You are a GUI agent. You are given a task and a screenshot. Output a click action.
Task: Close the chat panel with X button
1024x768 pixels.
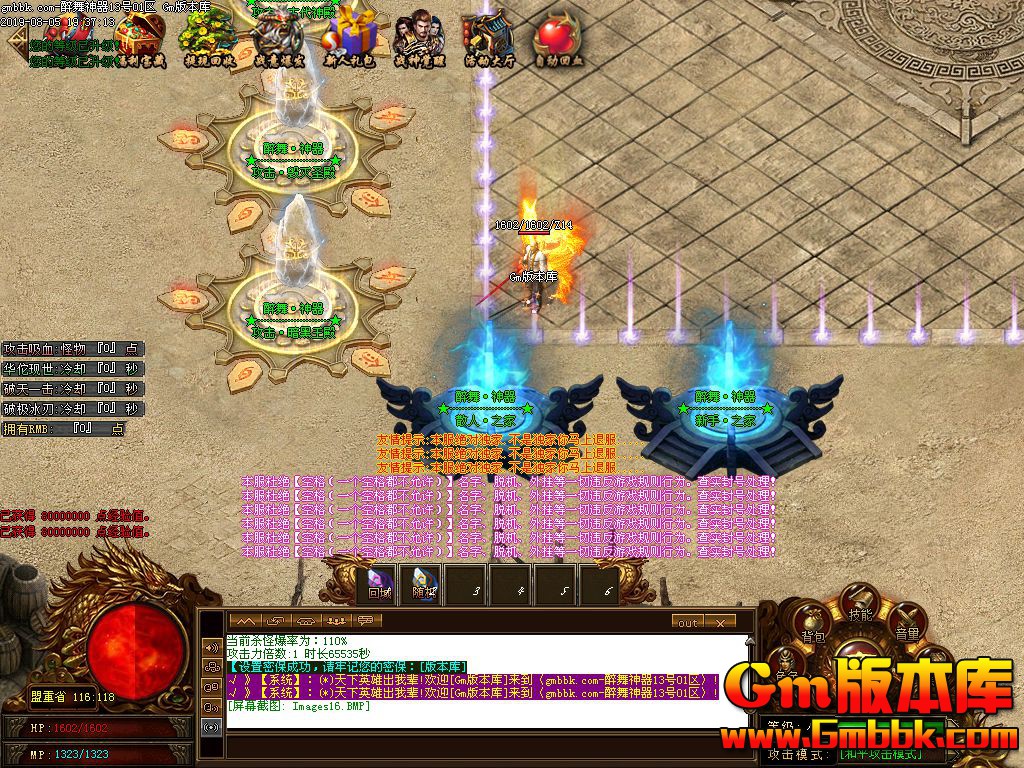[720, 622]
